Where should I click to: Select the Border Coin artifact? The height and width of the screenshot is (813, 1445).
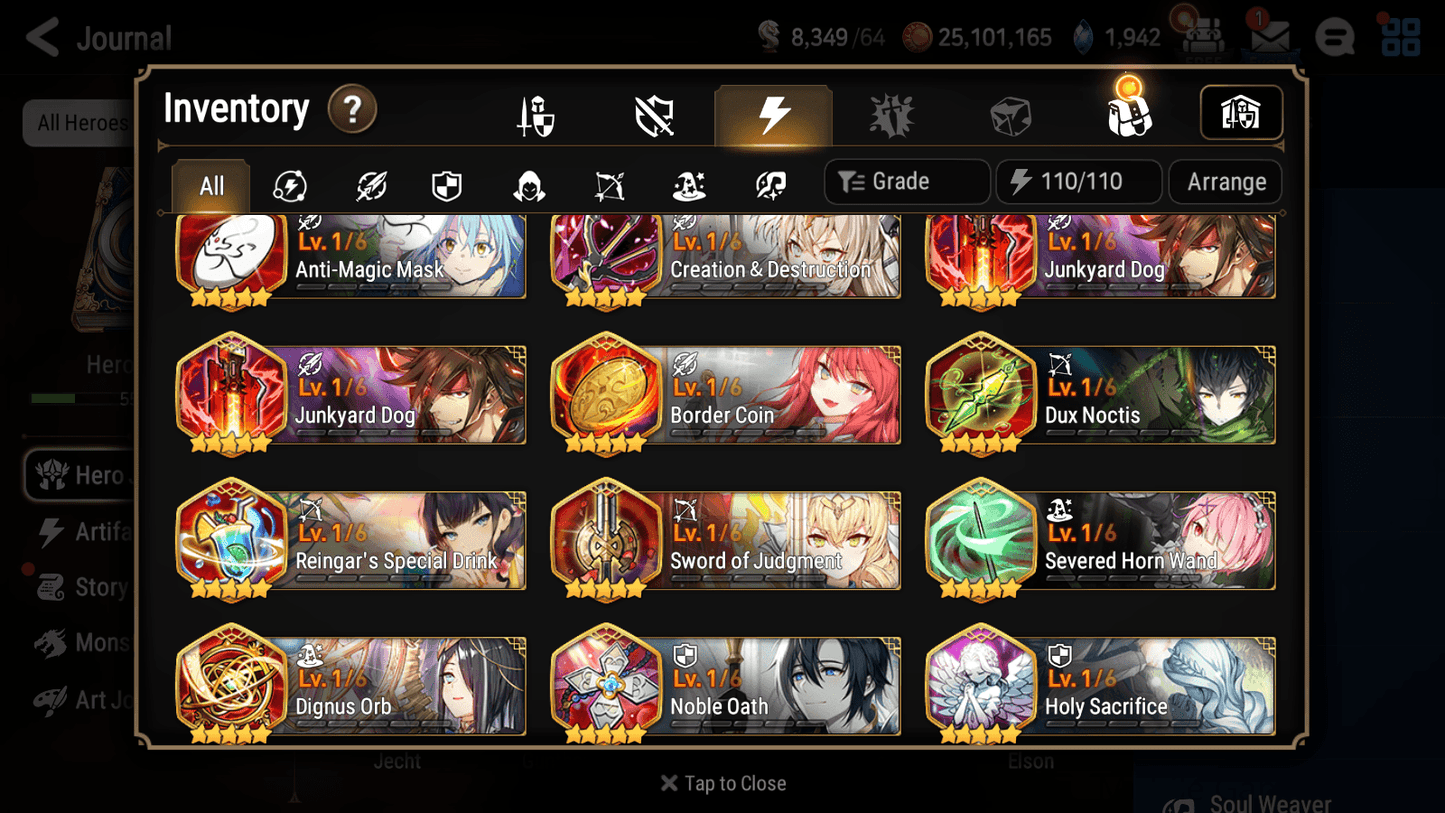click(725, 395)
